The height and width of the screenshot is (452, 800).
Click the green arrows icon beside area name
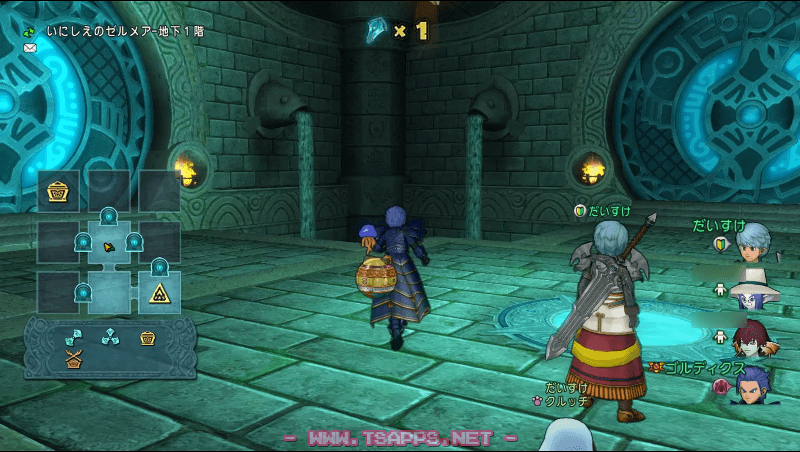[30, 31]
